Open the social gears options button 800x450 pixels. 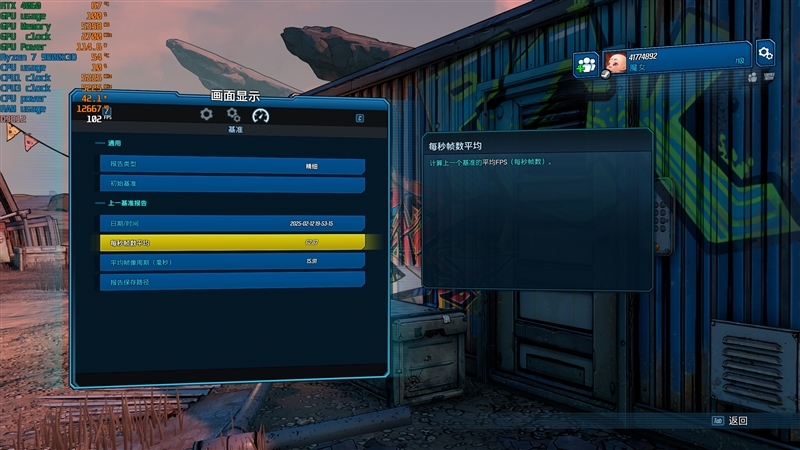point(765,52)
